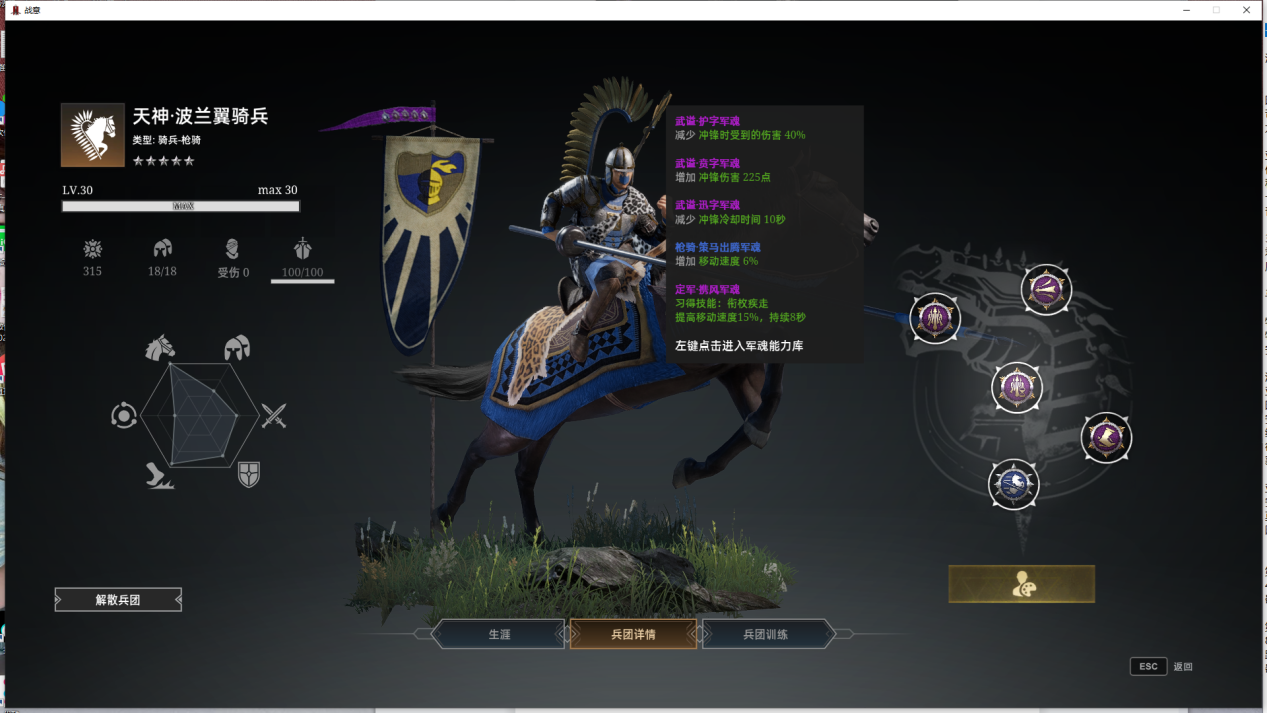Click the winged horse unit portrait

93,135
